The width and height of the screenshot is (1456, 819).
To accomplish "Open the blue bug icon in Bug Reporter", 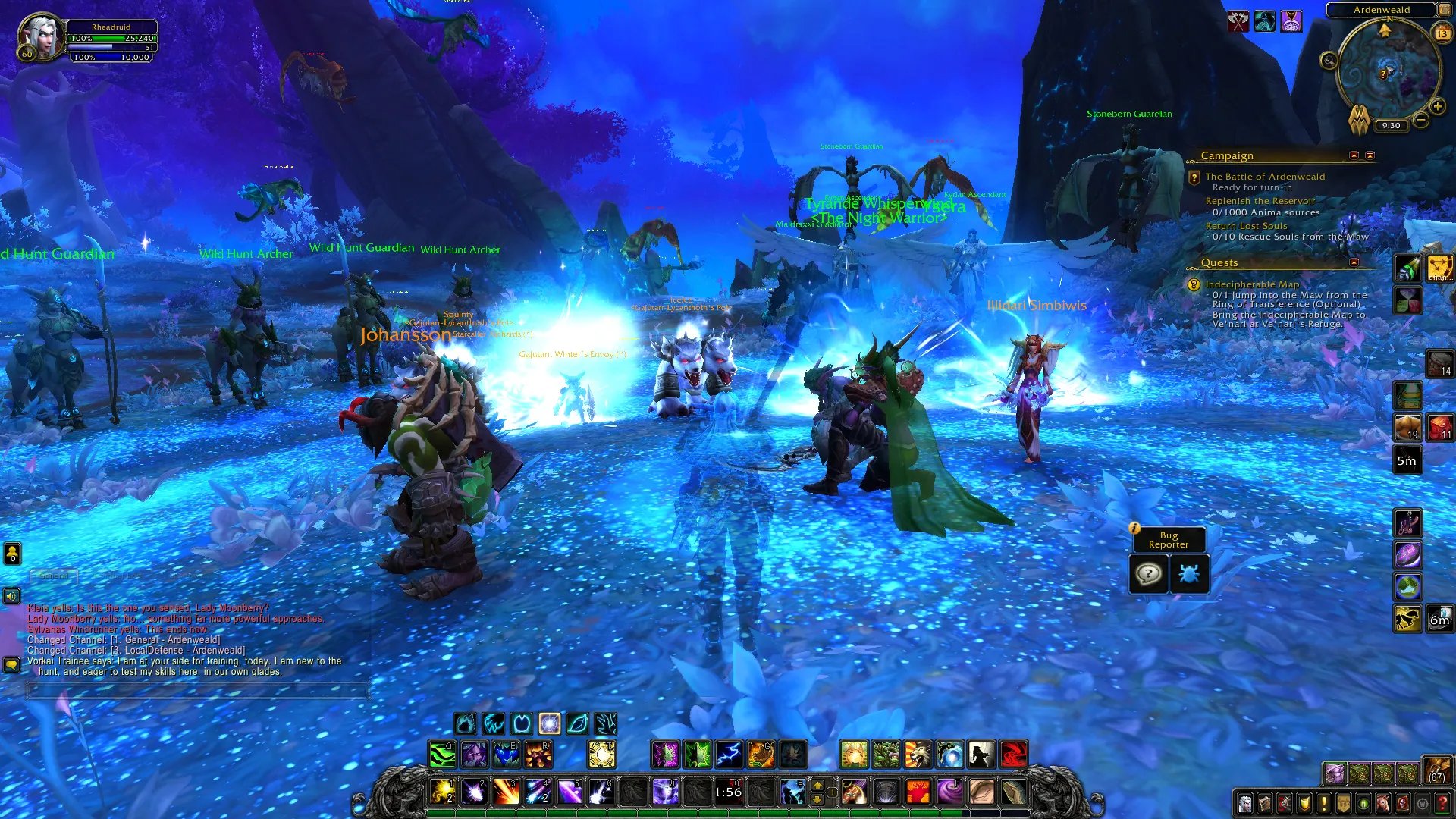I will pos(1188,574).
